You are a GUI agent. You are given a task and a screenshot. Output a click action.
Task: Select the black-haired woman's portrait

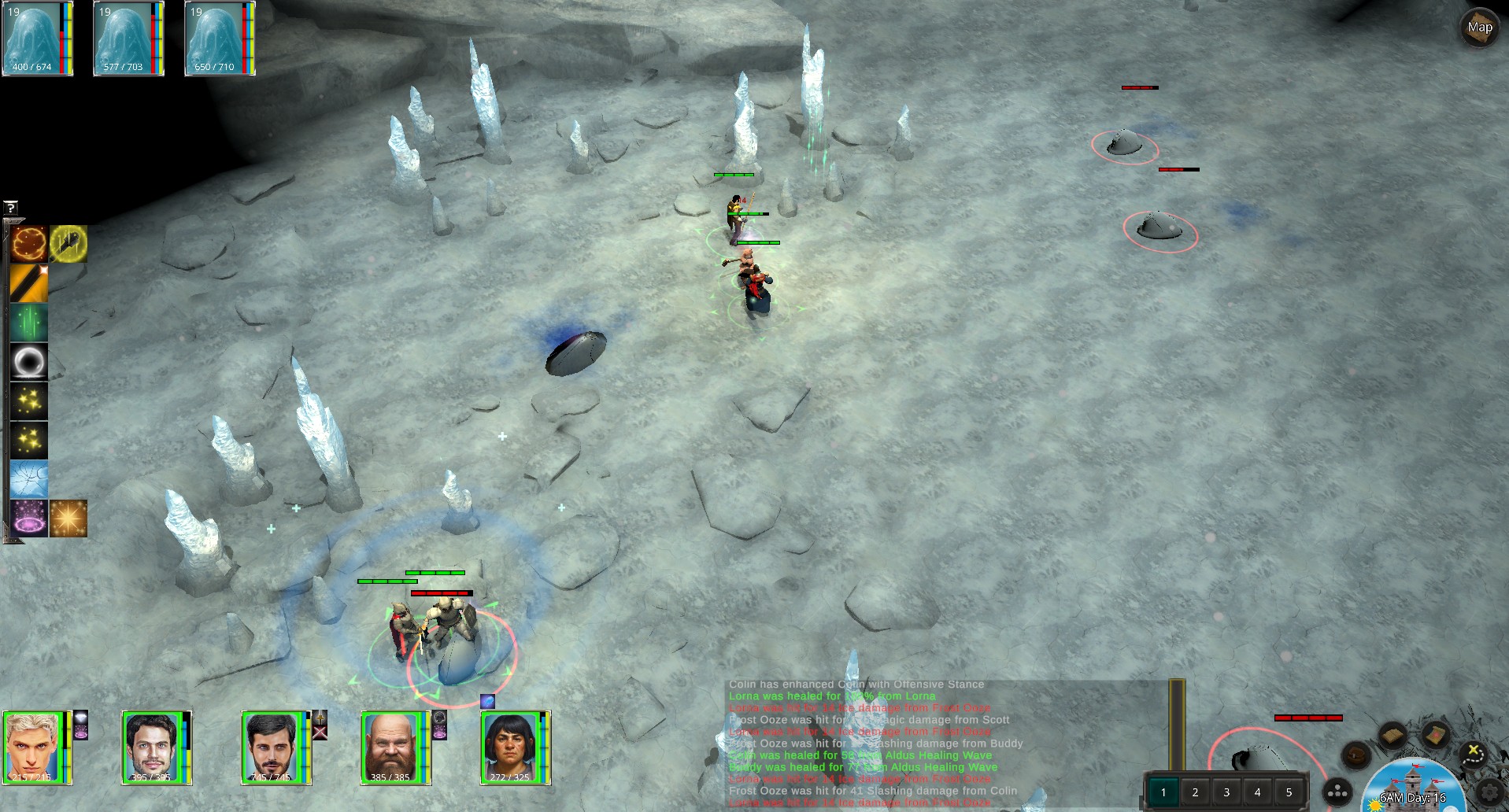point(511,747)
